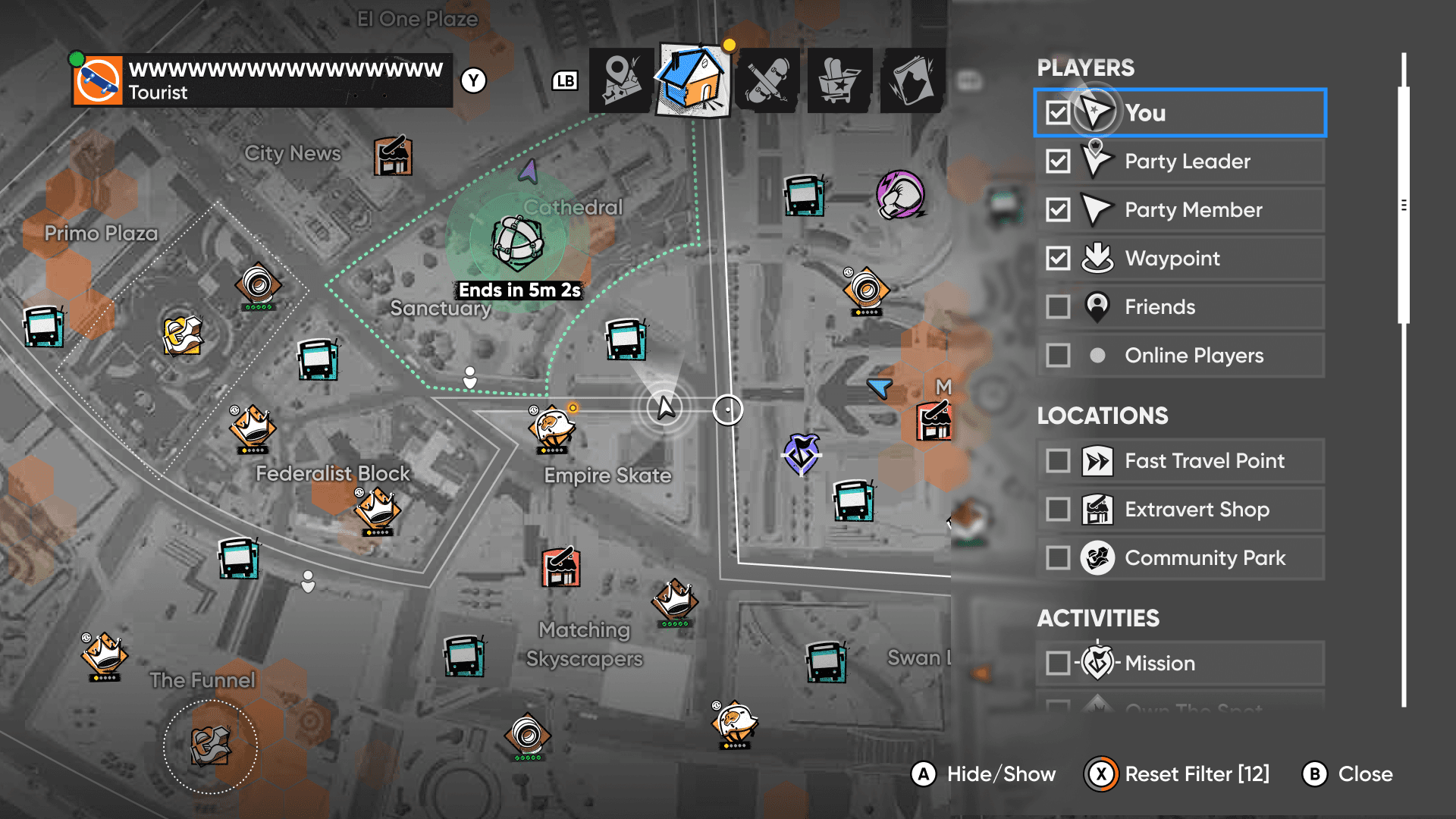Click the purple boxing glove marker
The height and width of the screenshot is (819, 1456).
tap(900, 194)
